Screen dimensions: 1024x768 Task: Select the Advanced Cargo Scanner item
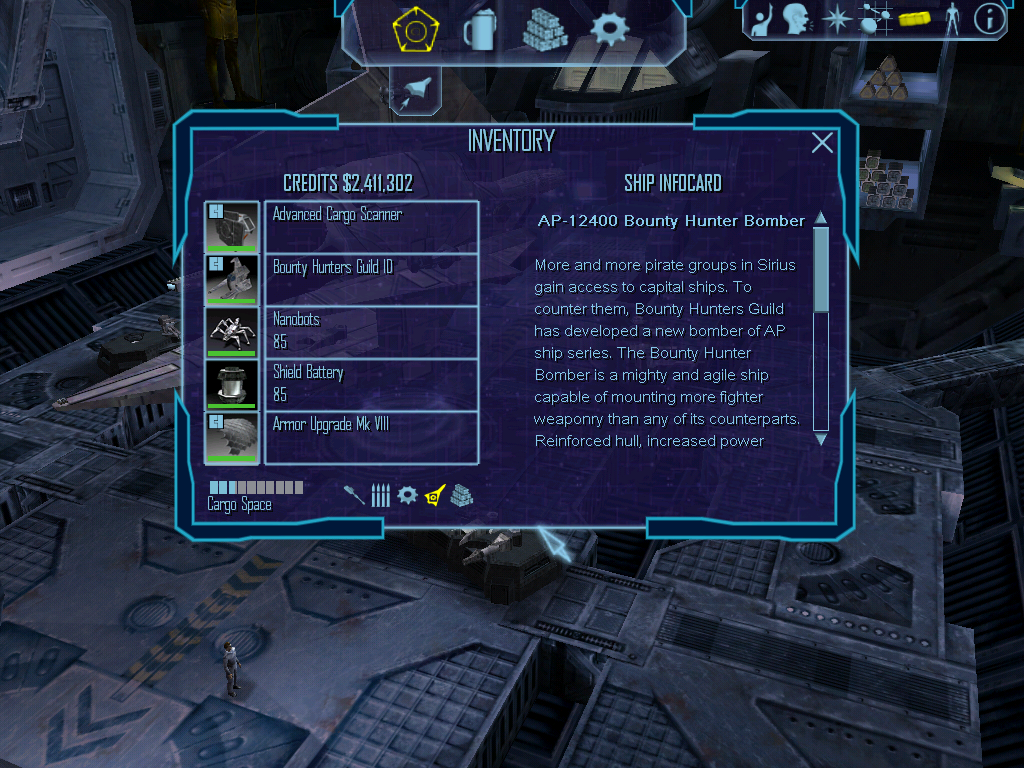tap(371, 227)
